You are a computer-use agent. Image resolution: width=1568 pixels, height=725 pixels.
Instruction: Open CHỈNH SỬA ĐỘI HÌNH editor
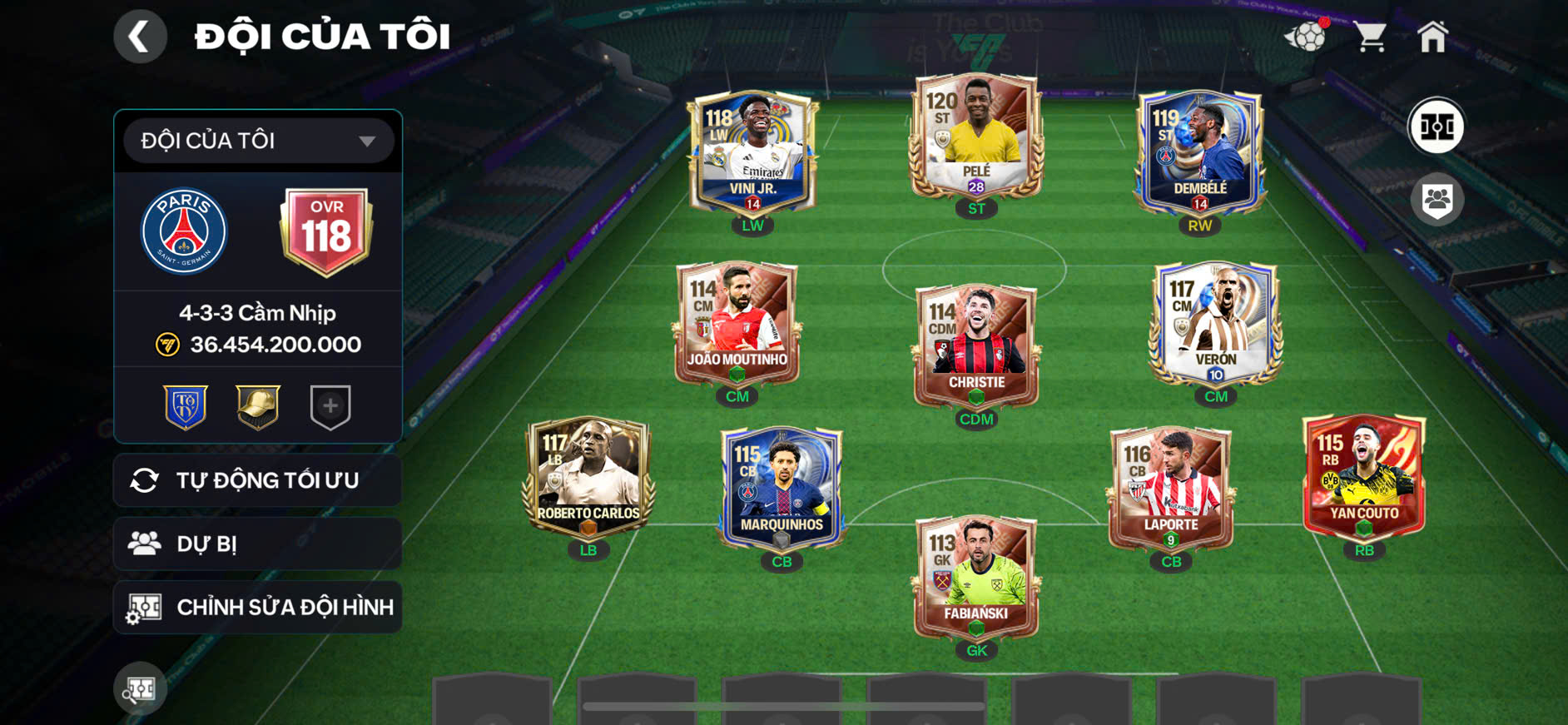257,607
